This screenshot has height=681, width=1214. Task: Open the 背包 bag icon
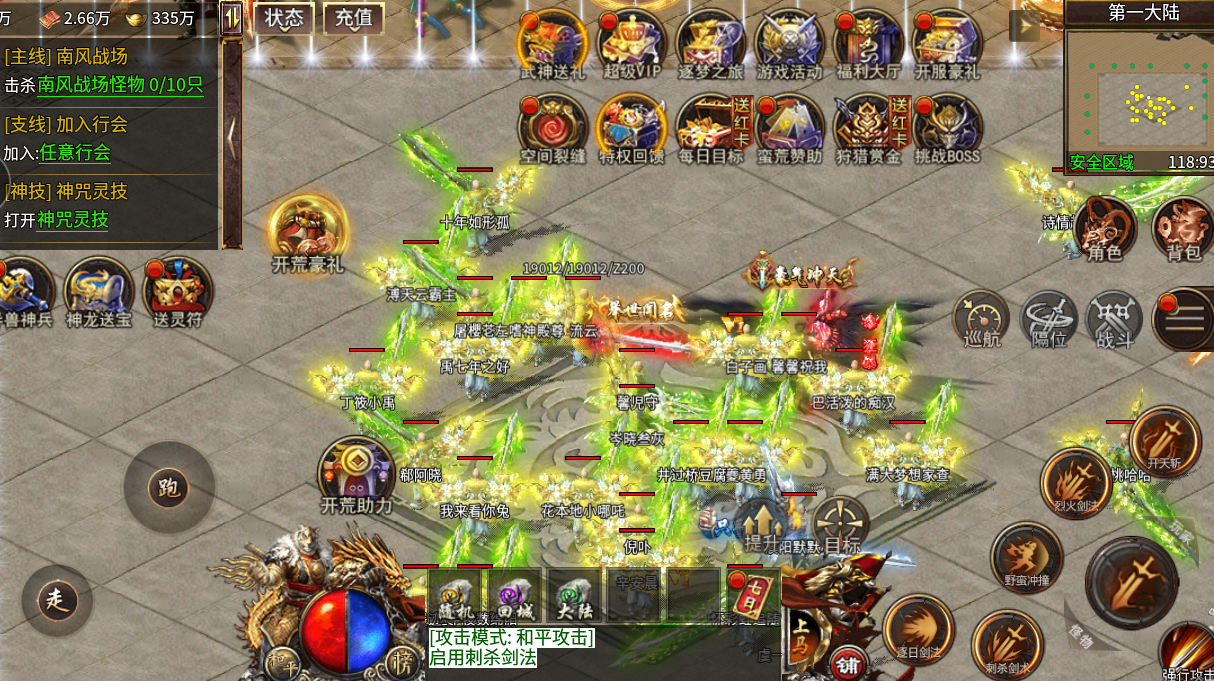pyautogui.click(x=1184, y=228)
